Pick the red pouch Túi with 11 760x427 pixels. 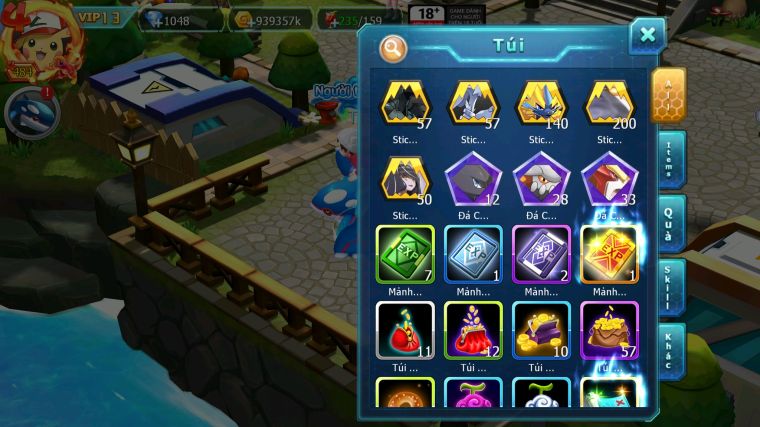pyautogui.click(x=405, y=328)
